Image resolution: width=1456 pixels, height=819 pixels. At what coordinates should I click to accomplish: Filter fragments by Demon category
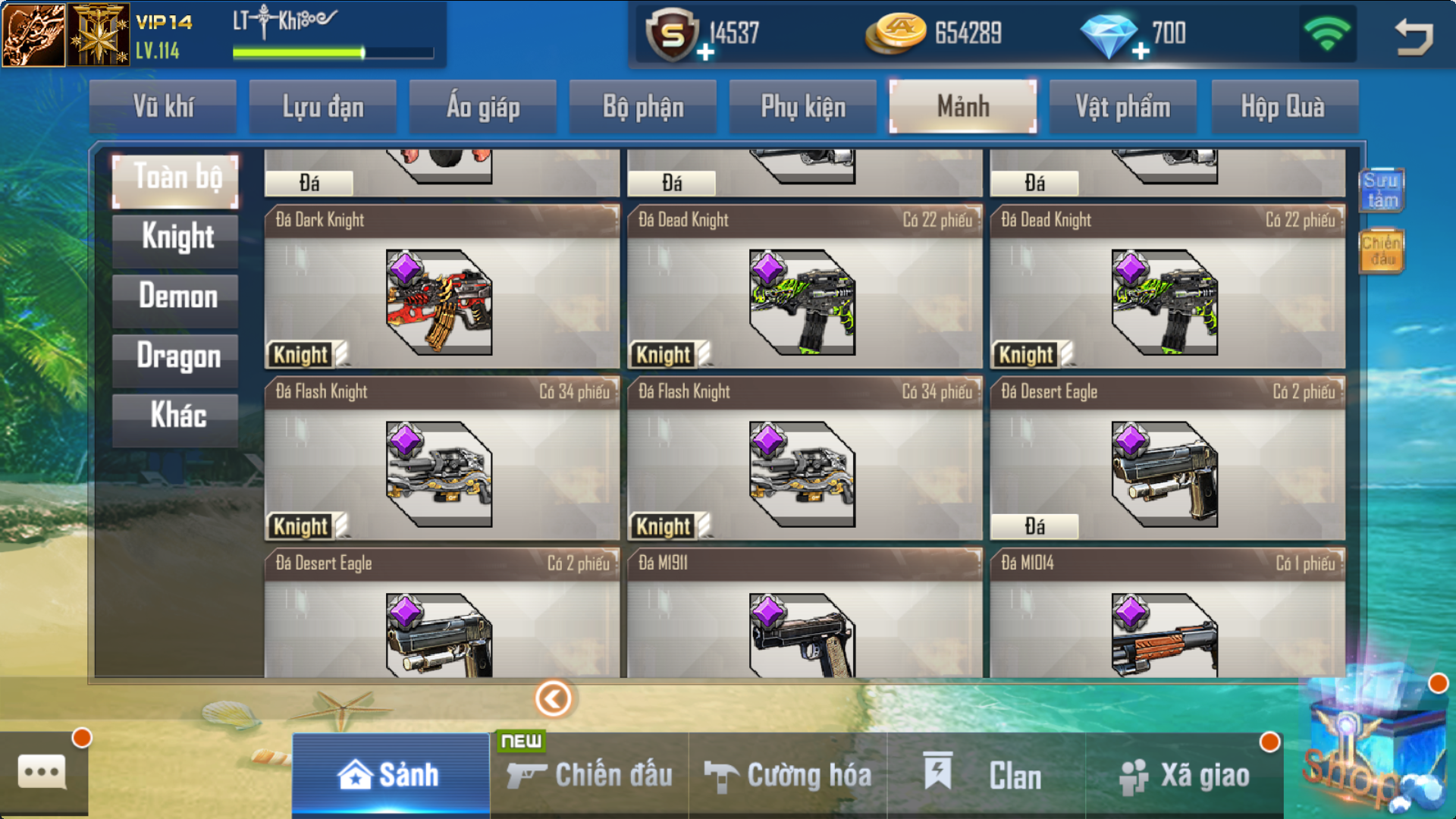click(x=177, y=297)
